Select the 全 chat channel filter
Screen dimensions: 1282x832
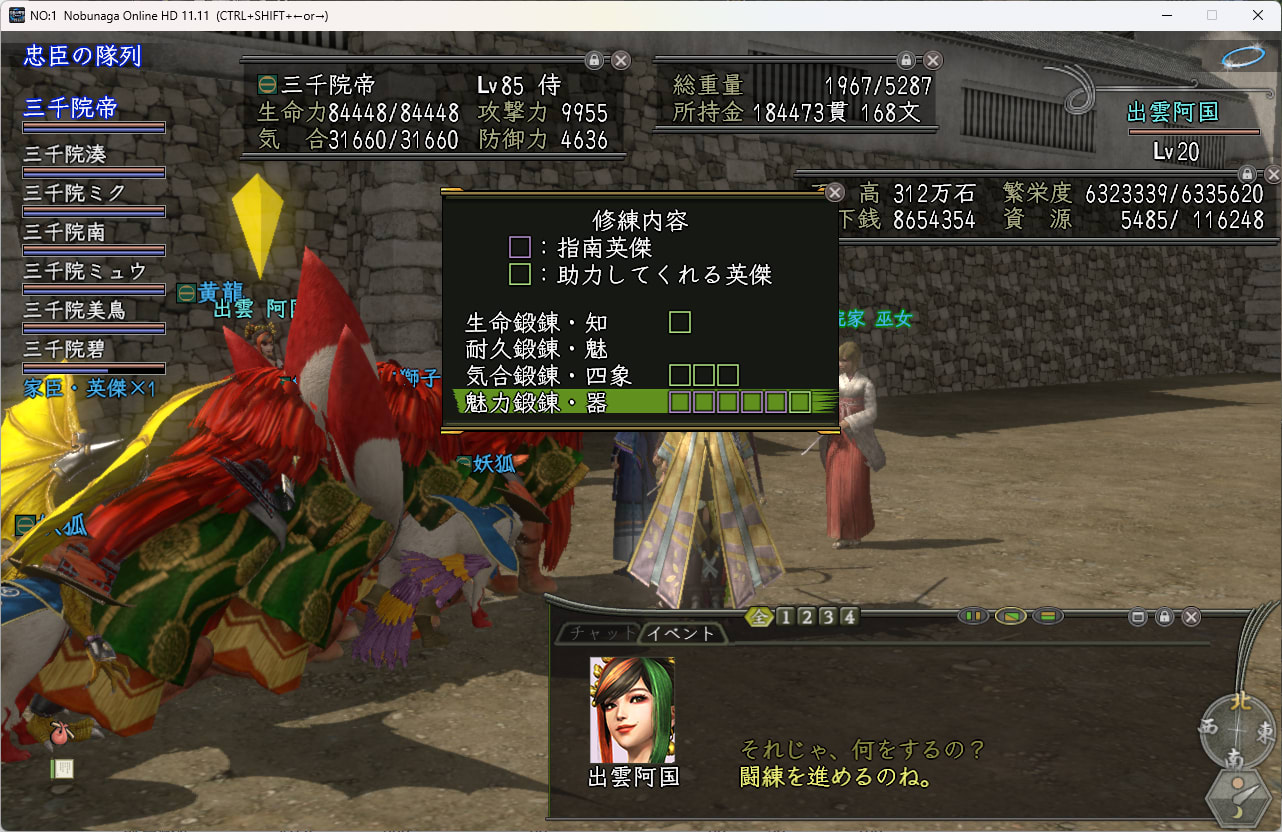point(761,617)
